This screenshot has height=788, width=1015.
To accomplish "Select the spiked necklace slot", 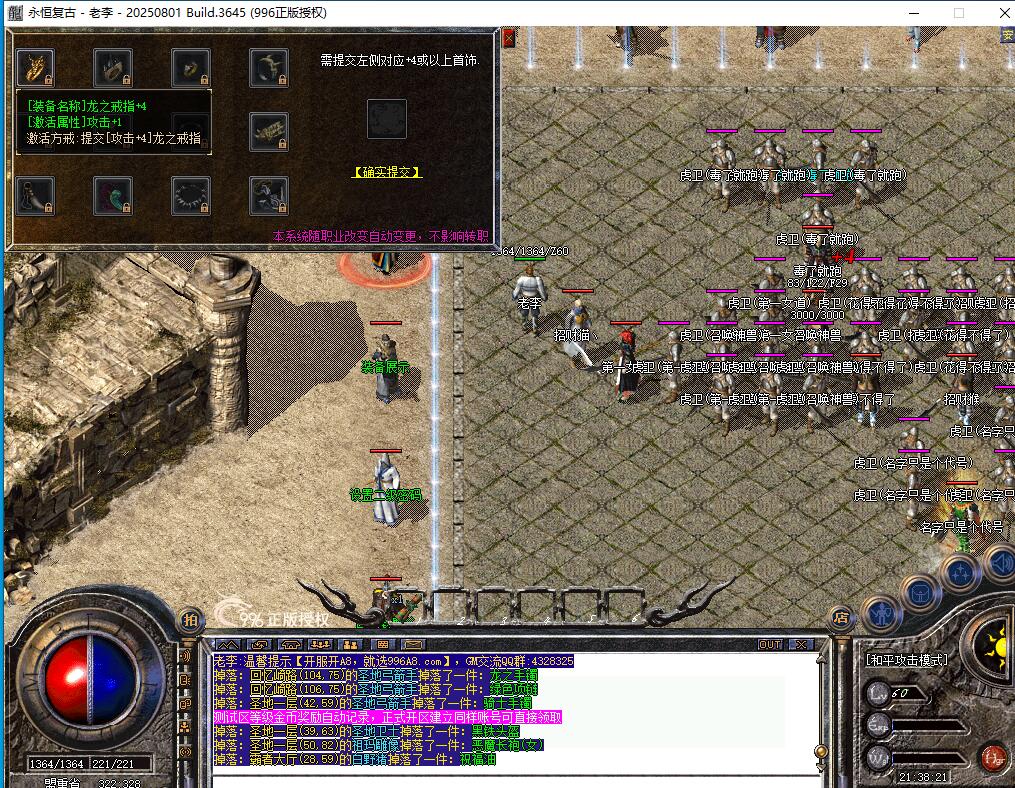I will [x=191, y=194].
